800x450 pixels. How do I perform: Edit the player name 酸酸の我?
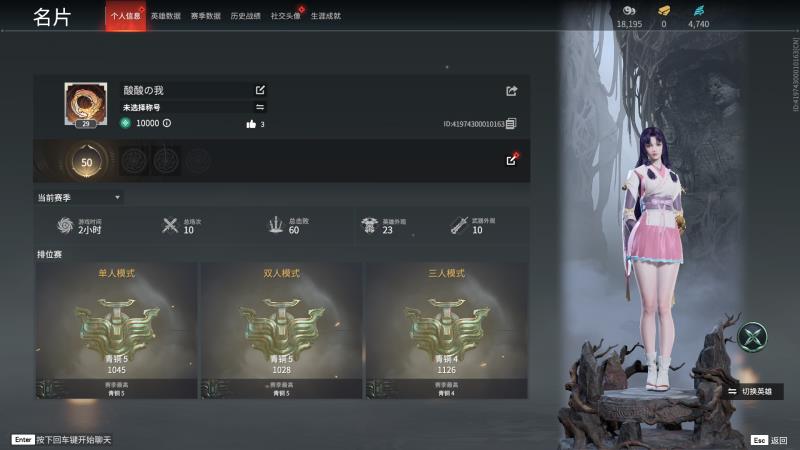click(x=261, y=90)
